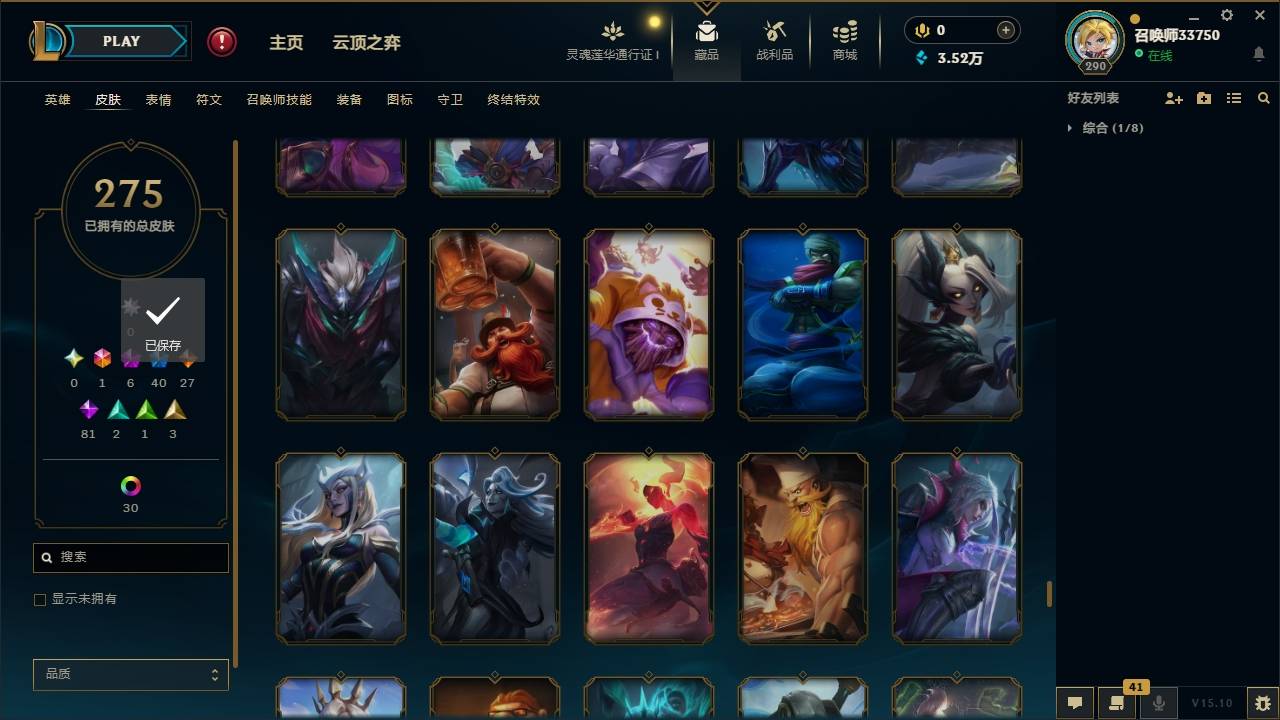The width and height of the screenshot is (1280, 720).
Task: Open the 云顶之弈 menu item
Action: pyautogui.click(x=366, y=42)
